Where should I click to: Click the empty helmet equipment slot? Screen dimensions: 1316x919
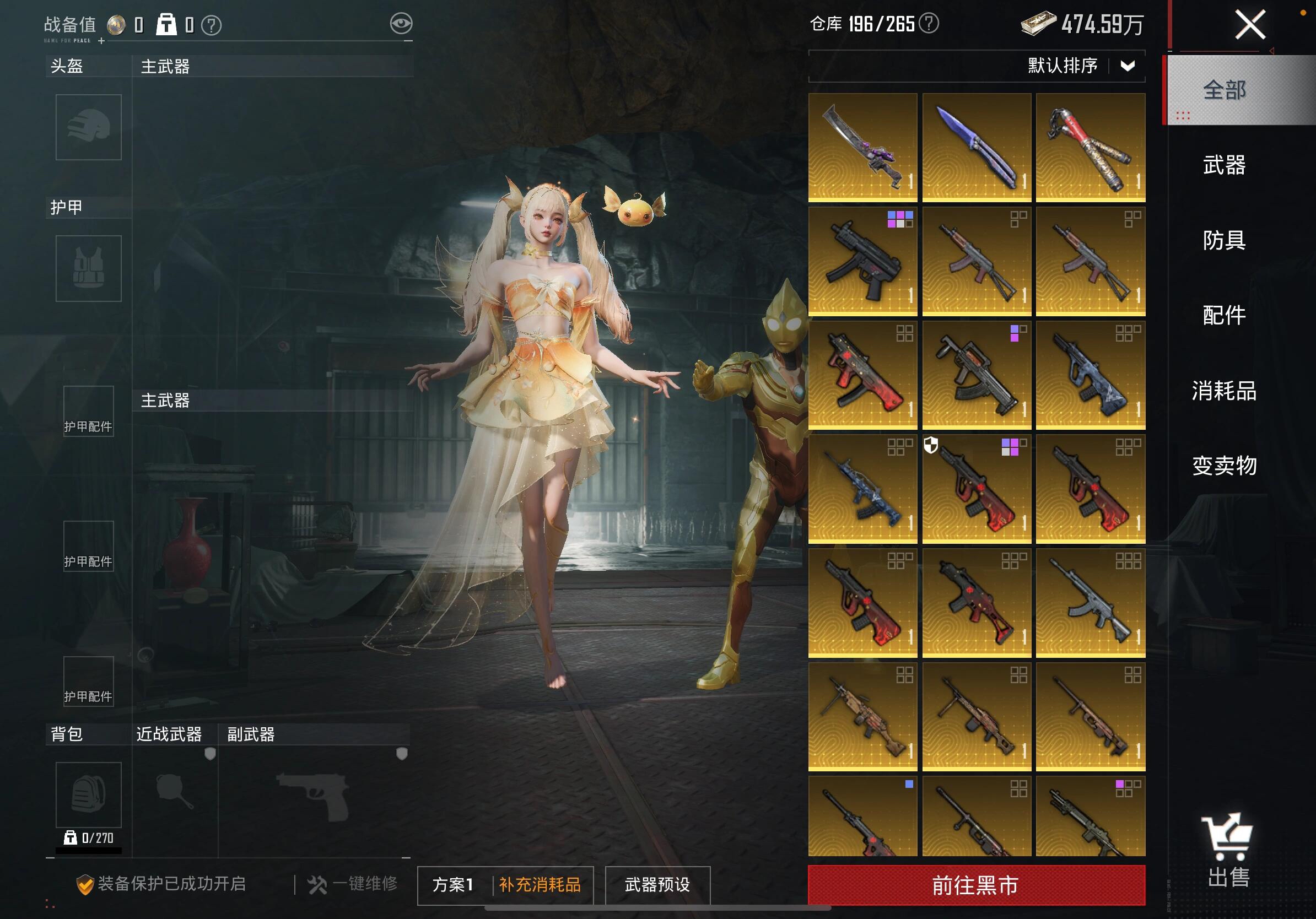(x=88, y=127)
